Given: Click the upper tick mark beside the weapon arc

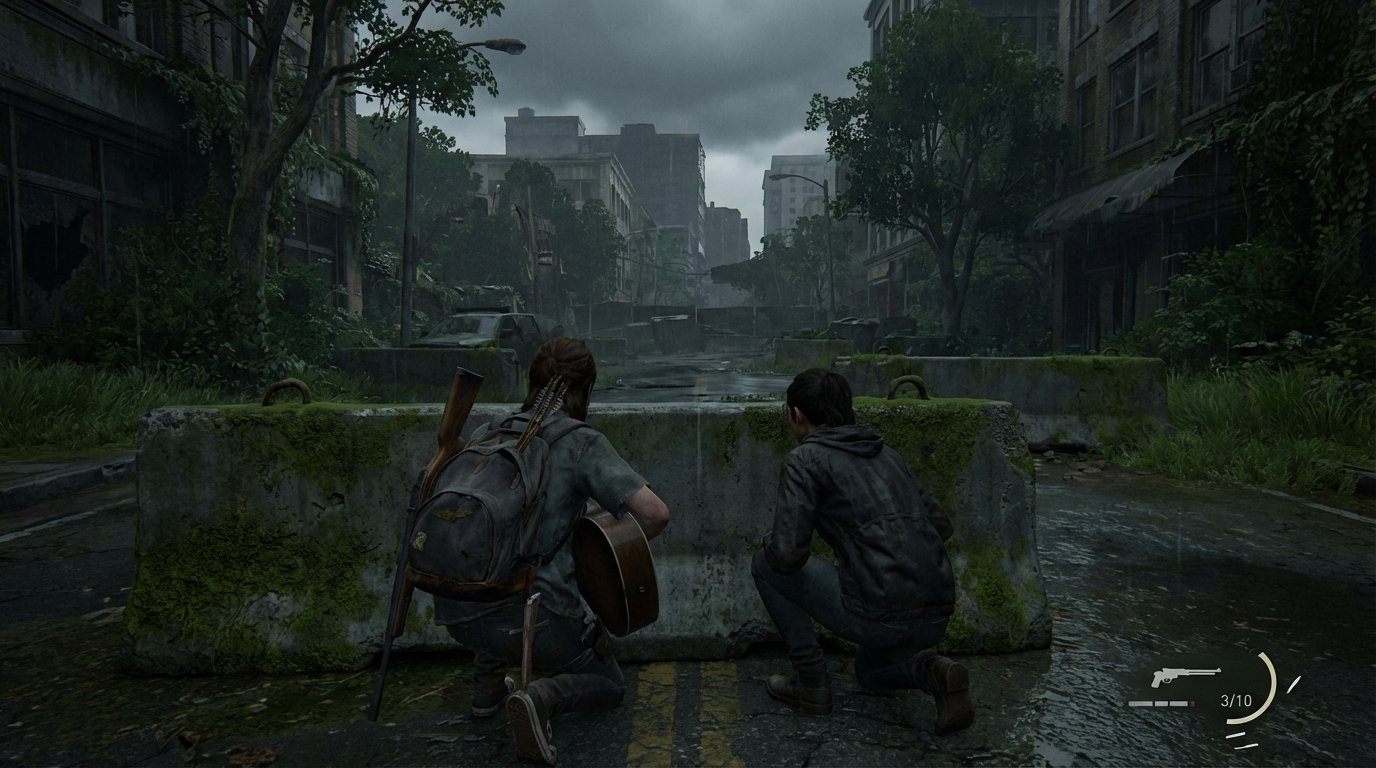Looking at the screenshot, I should click(x=1294, y=684).
